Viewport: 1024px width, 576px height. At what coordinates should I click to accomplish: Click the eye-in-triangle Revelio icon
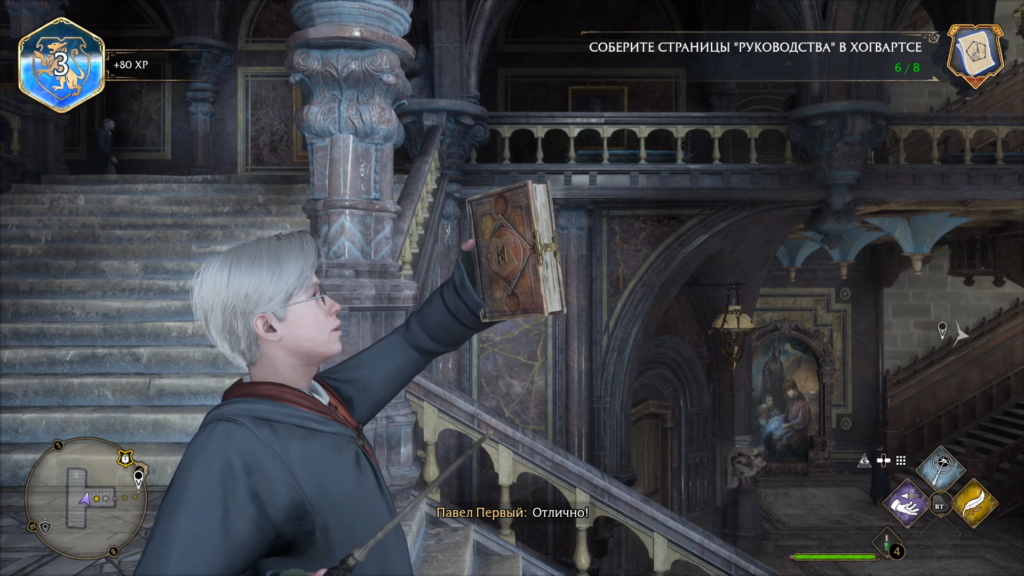864,461
